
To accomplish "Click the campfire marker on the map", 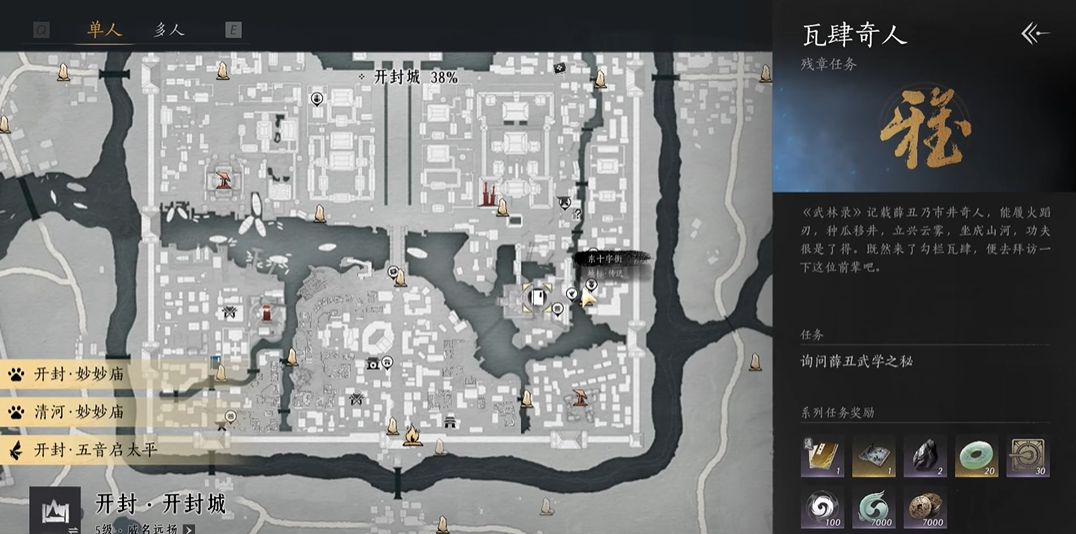I will (x=411, y=434).
